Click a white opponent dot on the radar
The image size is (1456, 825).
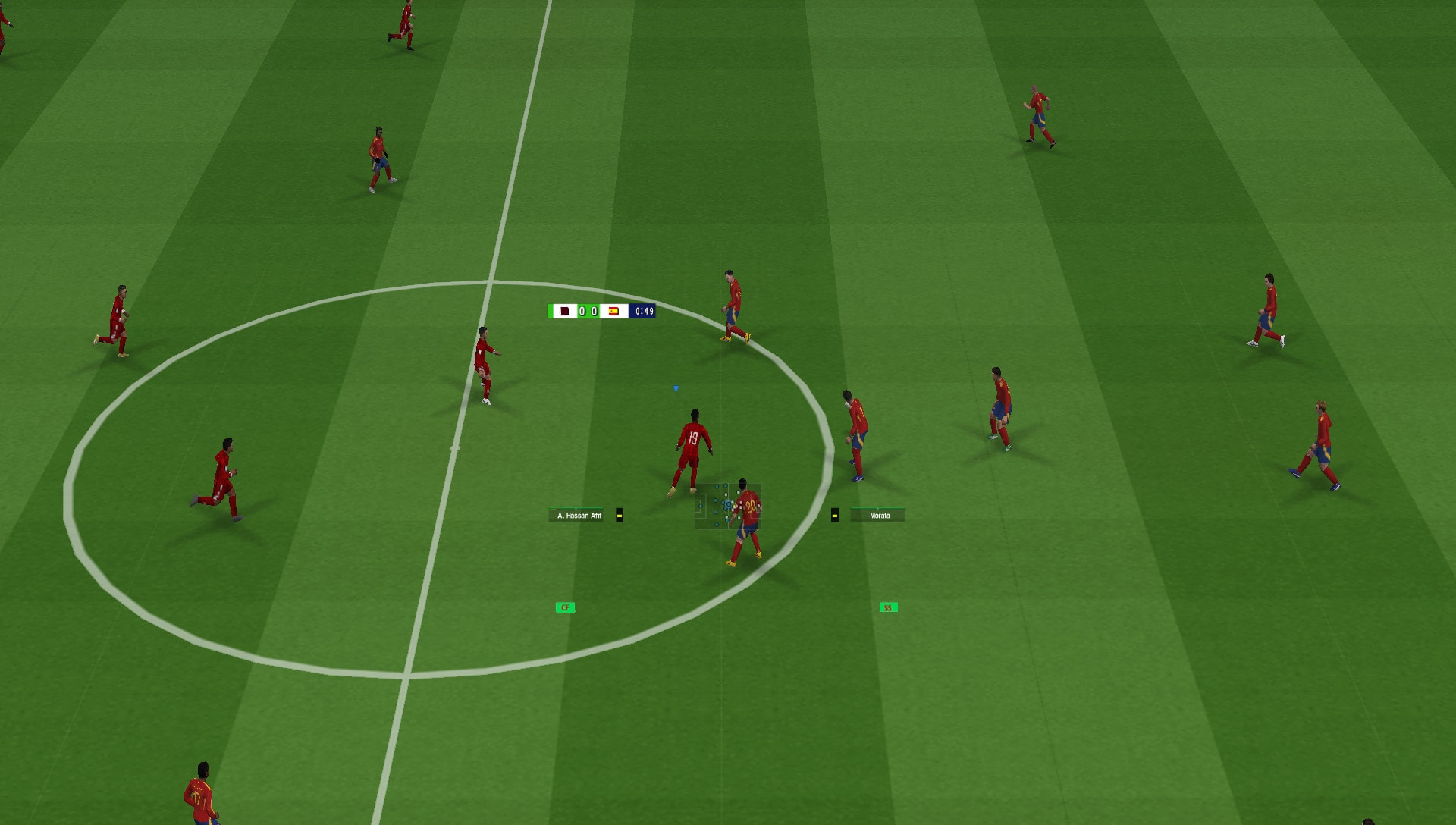(739, 492)
